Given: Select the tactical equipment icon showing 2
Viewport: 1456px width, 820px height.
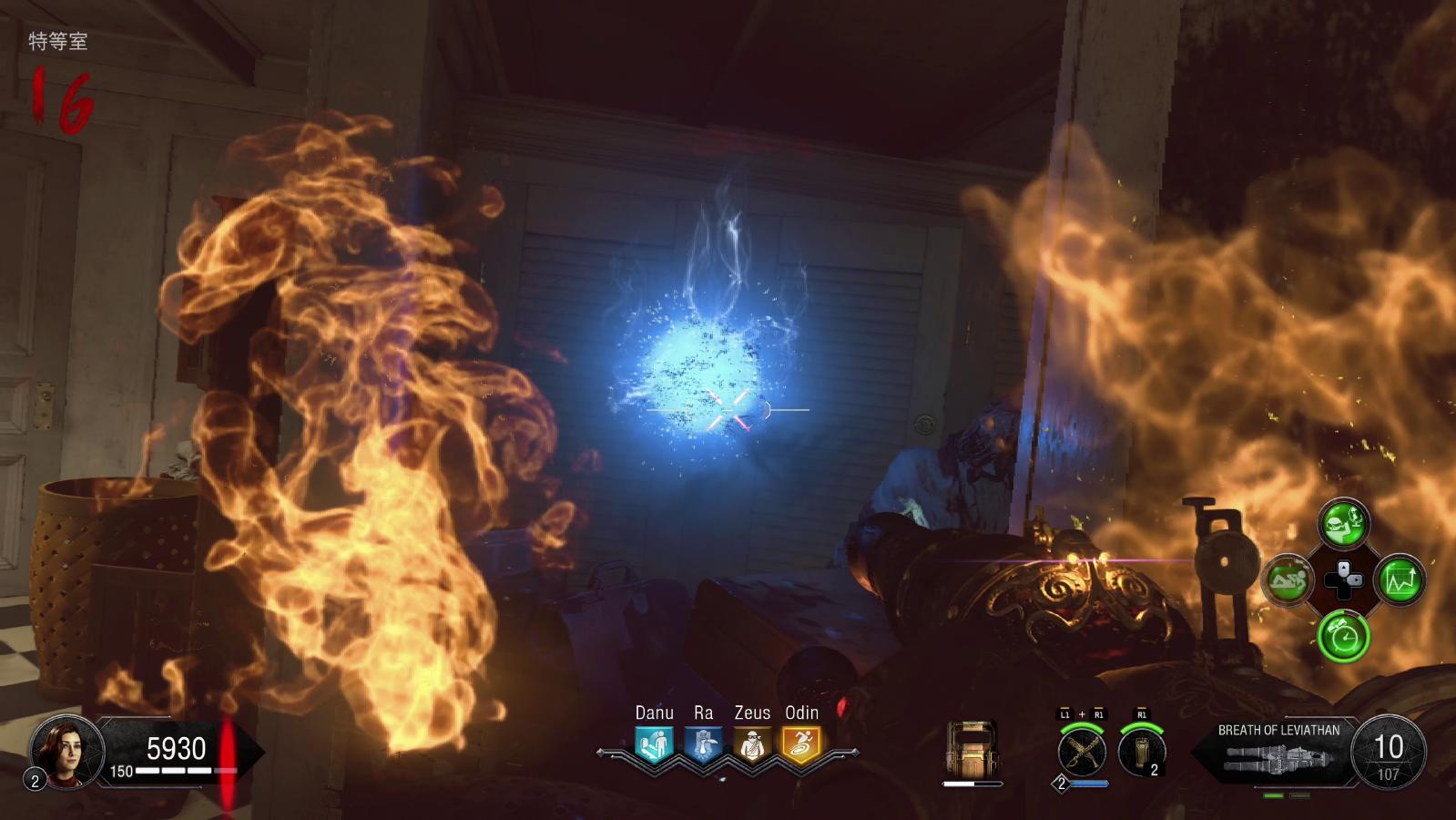Looking at the screenshot, I should pyautogui.click(x=1141, y=753).
